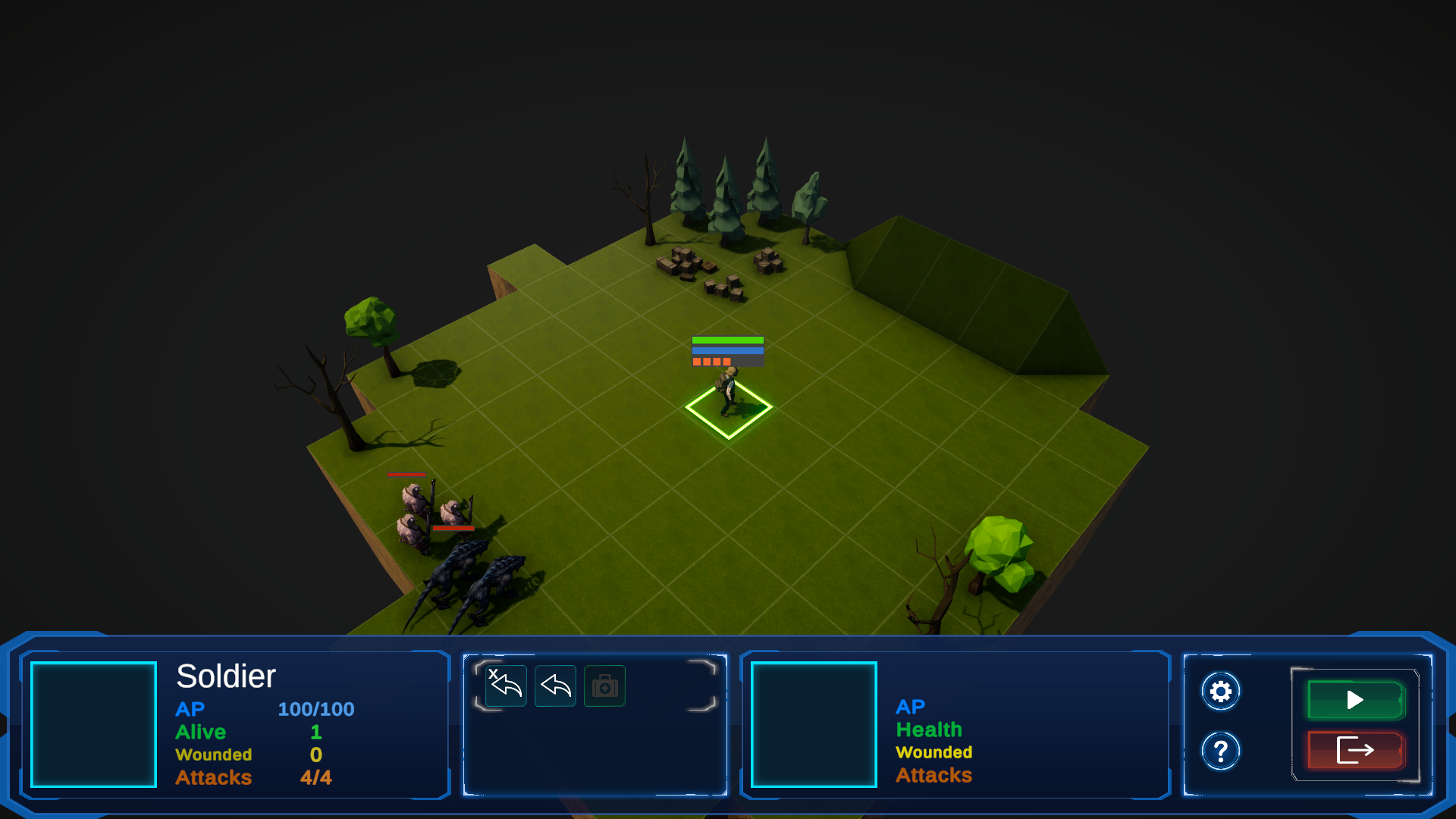Use the medkit action icon

(x=604, y=686)
